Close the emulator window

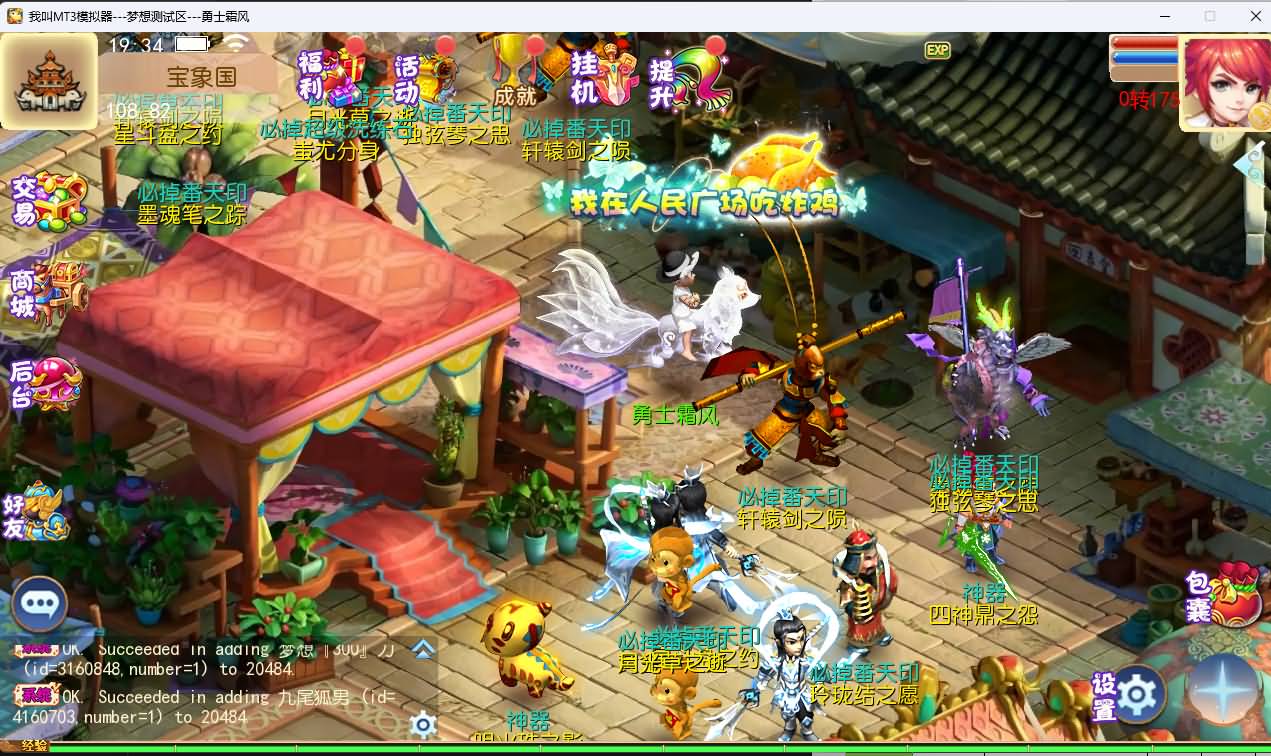[1255, 16]
